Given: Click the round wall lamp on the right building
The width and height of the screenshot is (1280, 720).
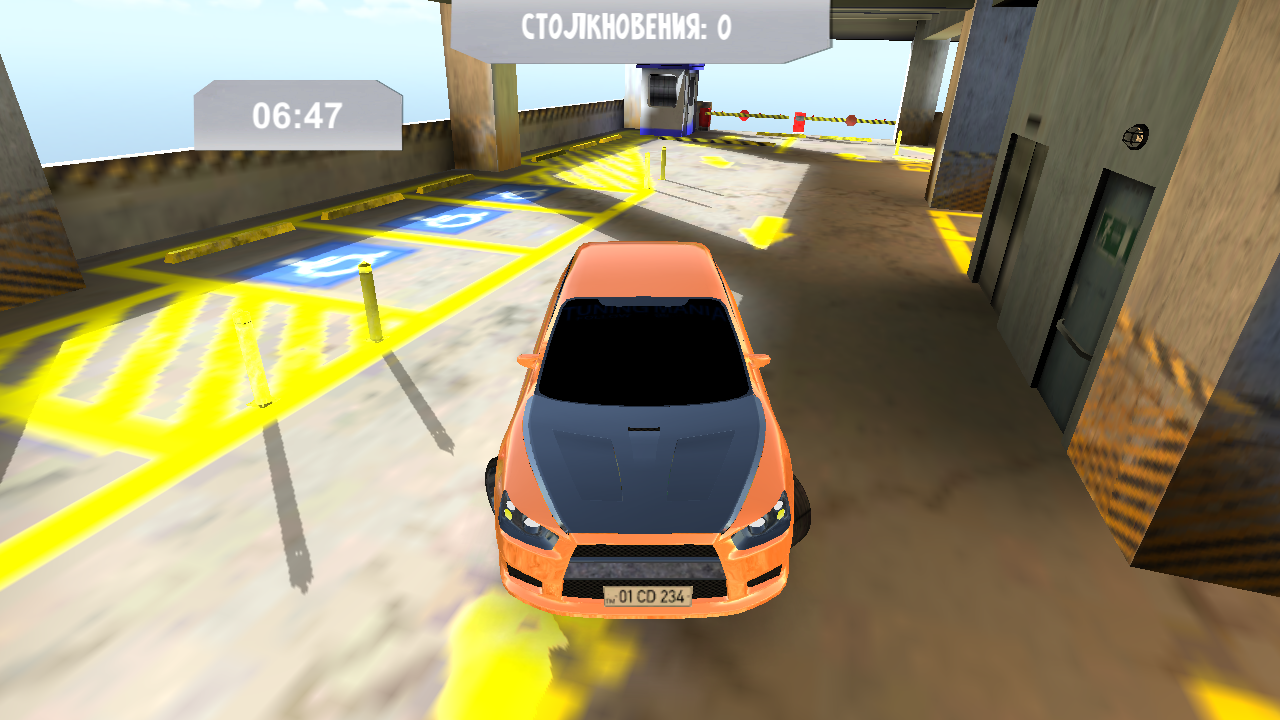Looking at the screenshot, I should (x=1135, y=135).
